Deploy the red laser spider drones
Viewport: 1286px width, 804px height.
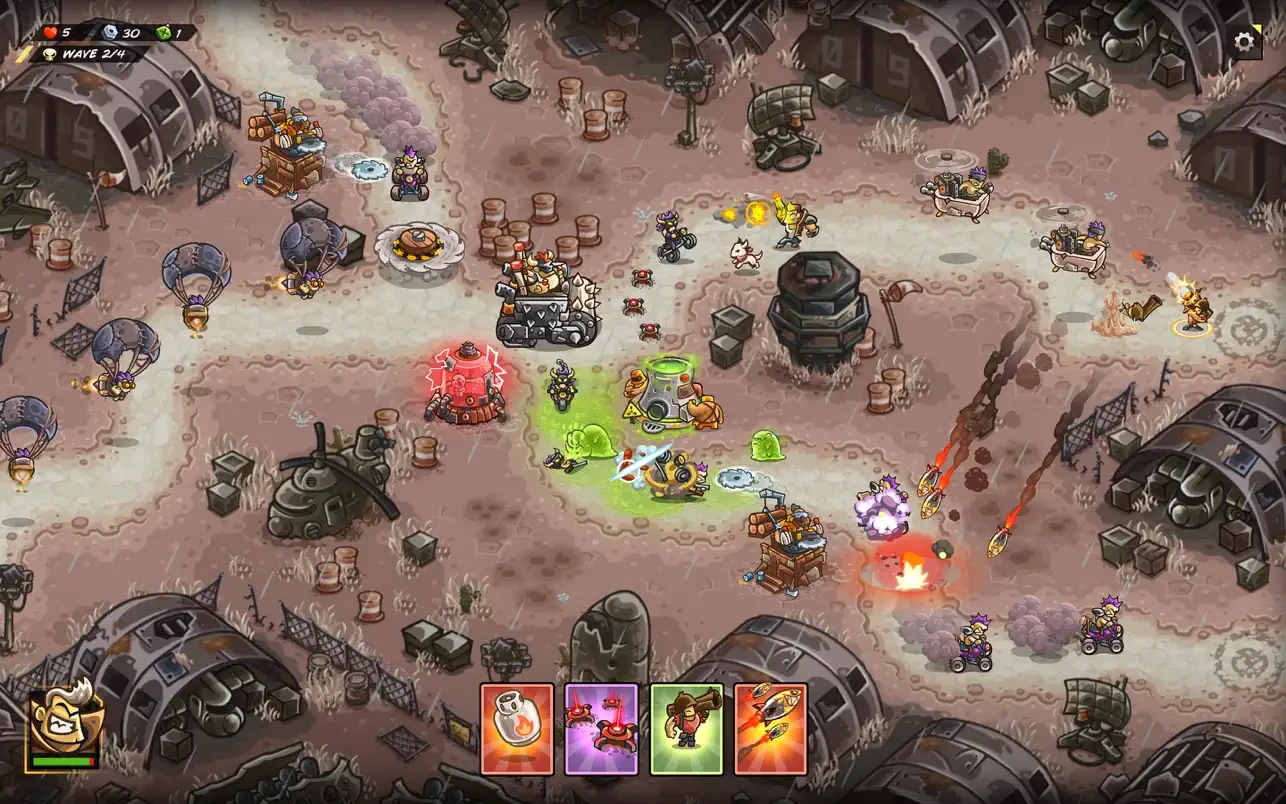point(601,729)
